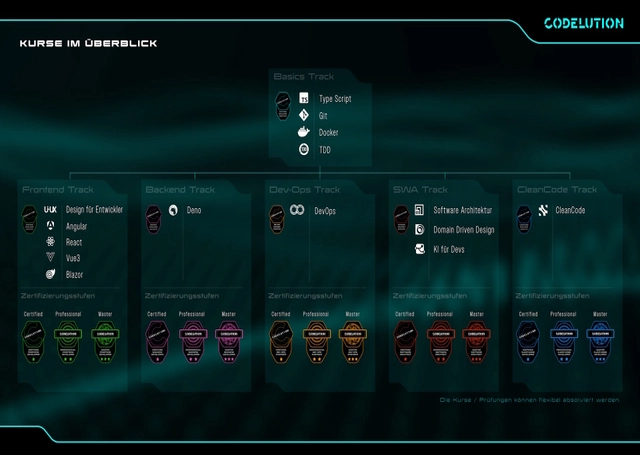Select the Software Architektur course

[462, 211]
